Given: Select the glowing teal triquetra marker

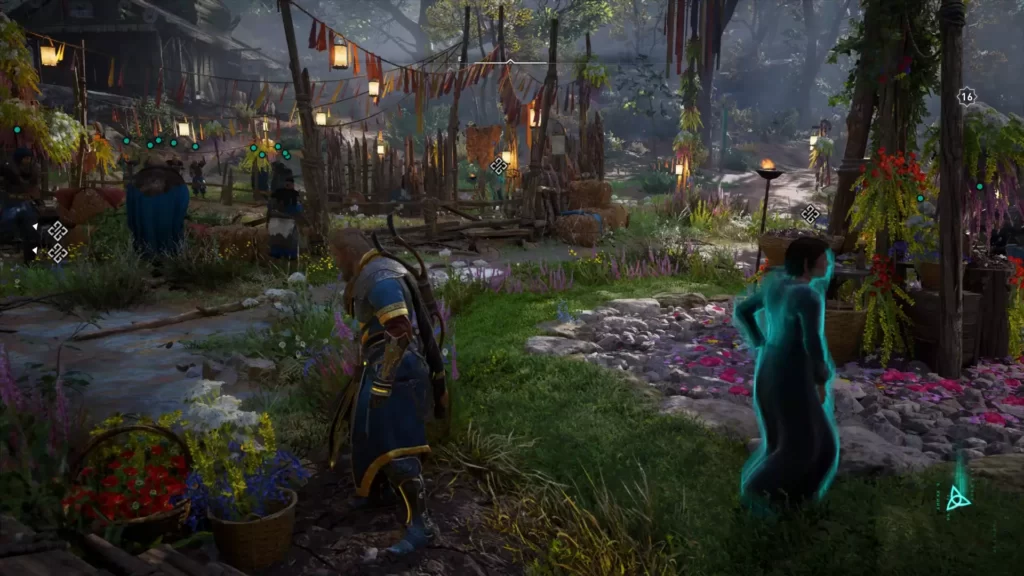Looking at the screenshot, I should 958,497.
